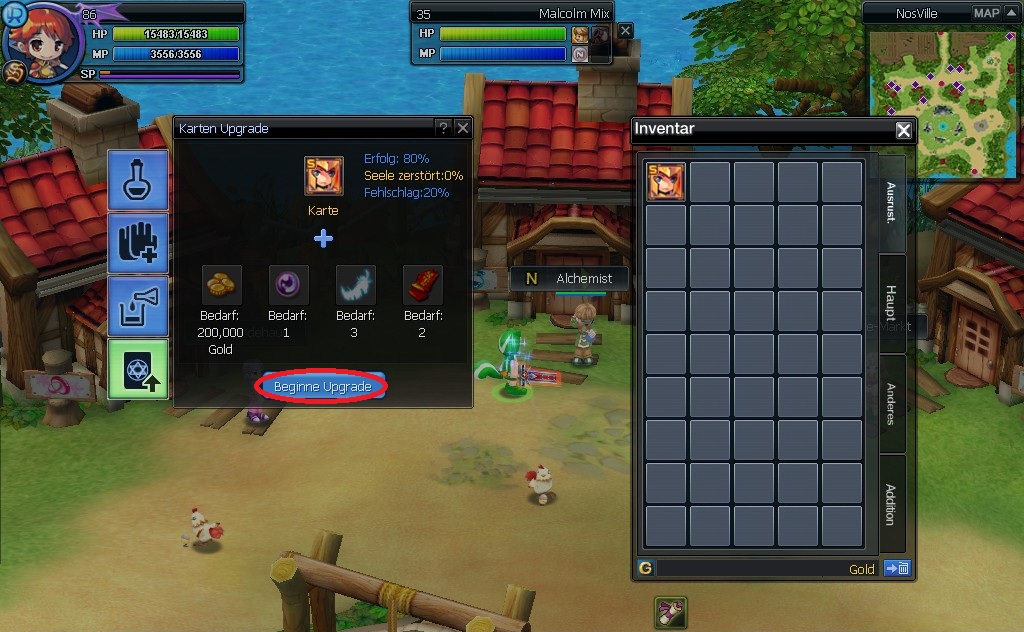Select the white feather material slot
Viewport: 1024px width, 632px height.
point(356,285)
